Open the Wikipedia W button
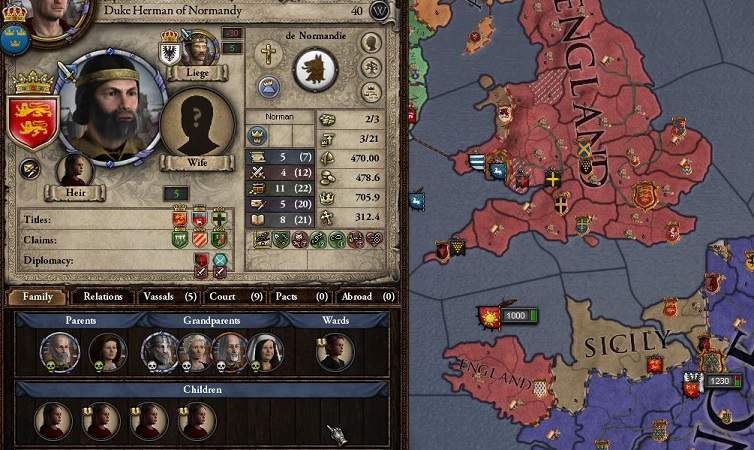 [x=381, y=11]
